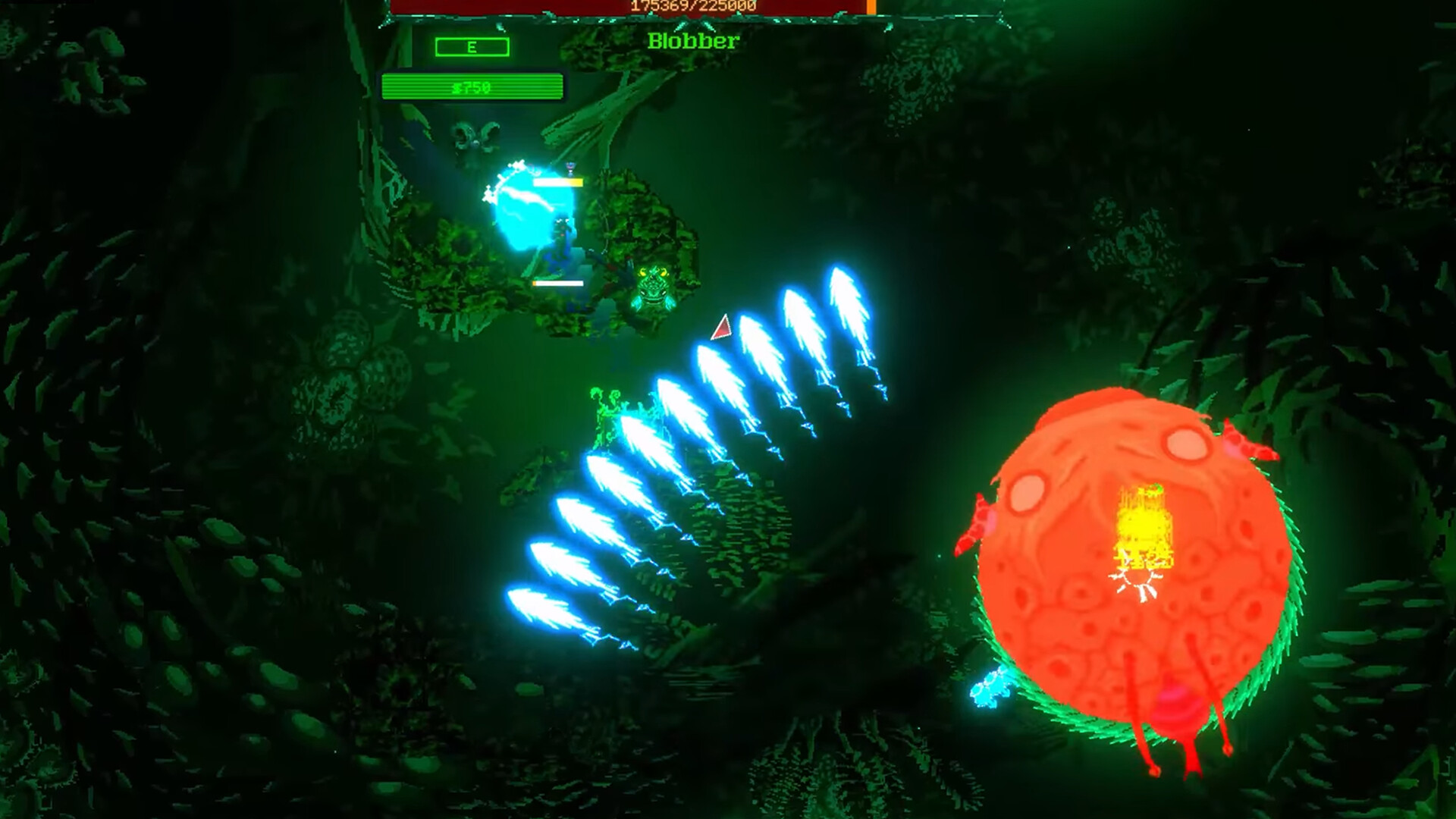Click the orange-white progress bar below the player

pos(557,283)
